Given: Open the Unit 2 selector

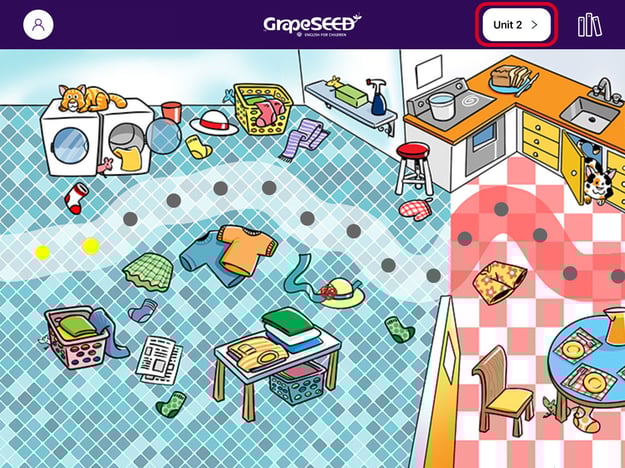Looking at the screenshot, I should click(517, 24).
